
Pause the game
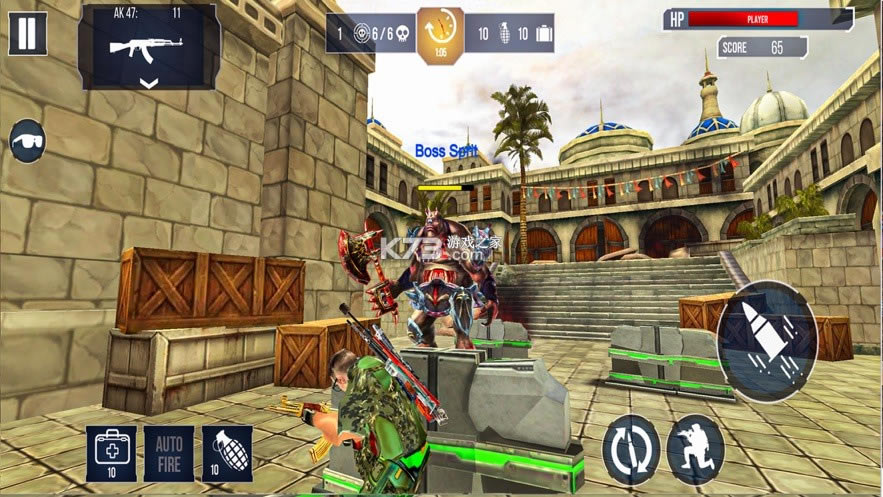pyautogui.click(x=28, y=33)
